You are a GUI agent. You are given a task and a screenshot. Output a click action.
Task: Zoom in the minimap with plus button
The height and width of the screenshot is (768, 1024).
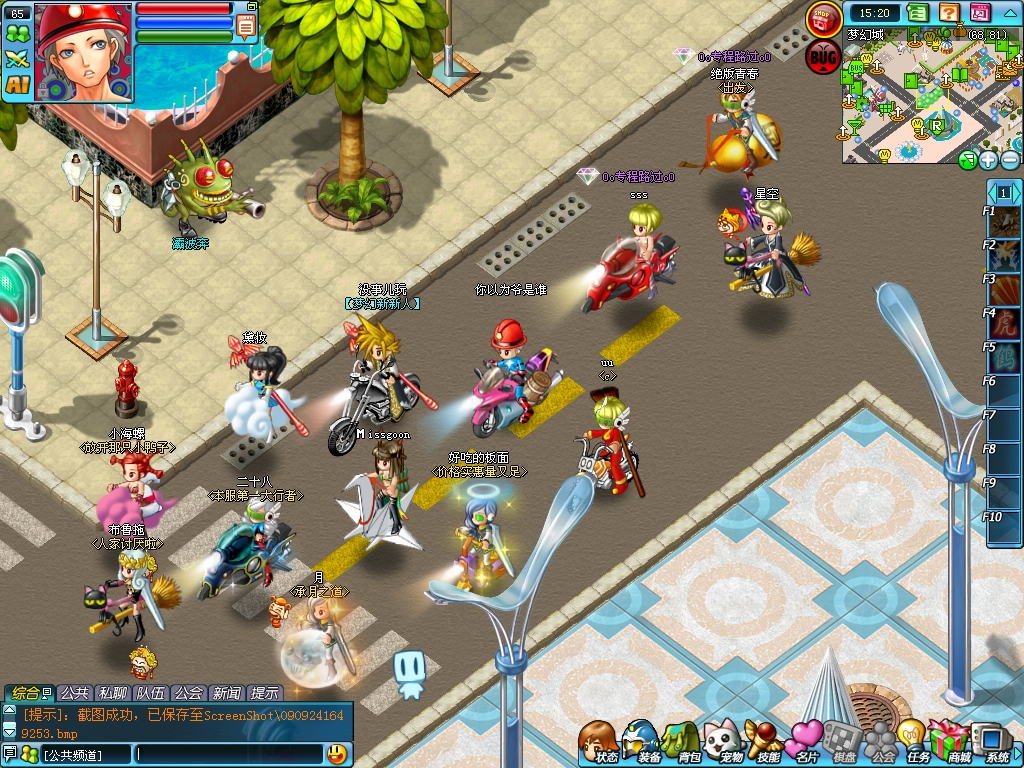coord(989,160)
